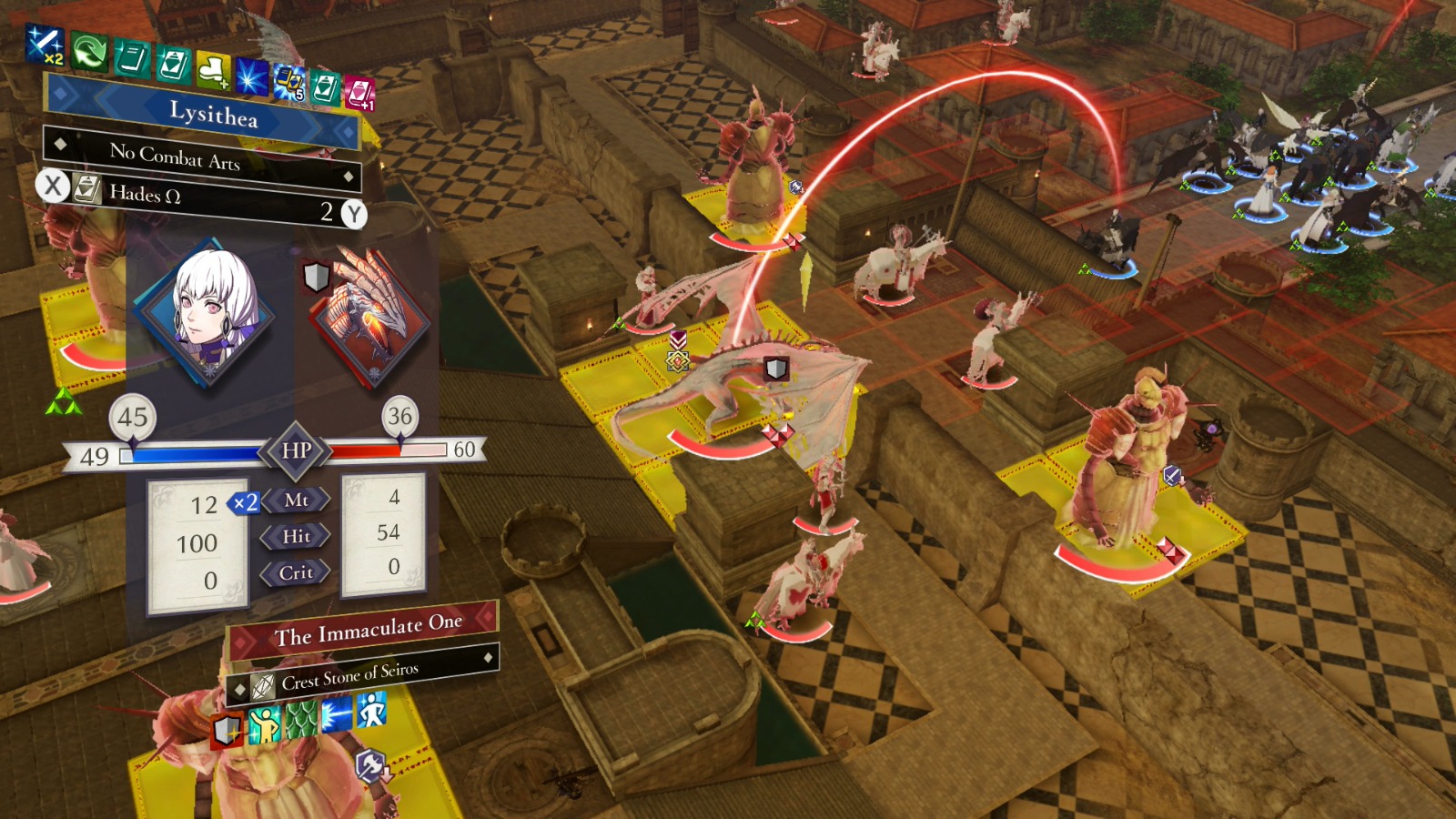Click the shield icon beside the dragon portrait
Screen dimensions: 1456x819
[x=316, y=278]
